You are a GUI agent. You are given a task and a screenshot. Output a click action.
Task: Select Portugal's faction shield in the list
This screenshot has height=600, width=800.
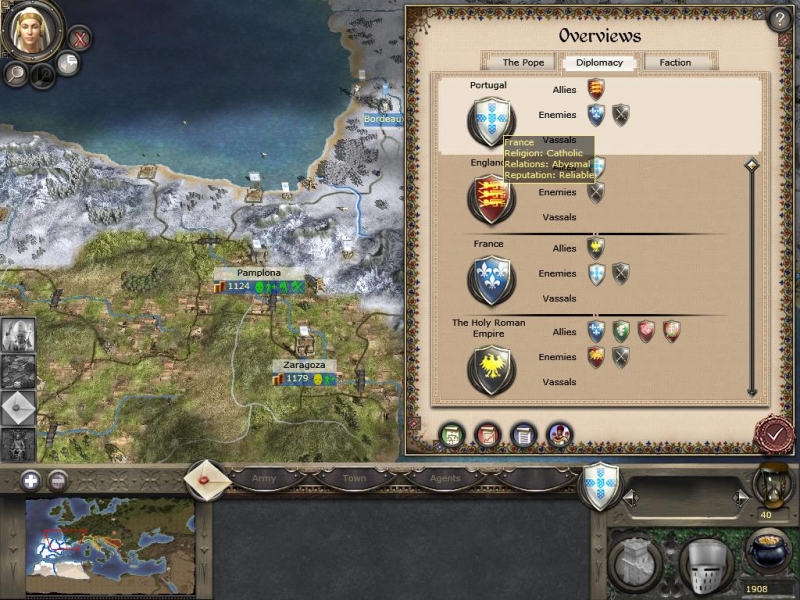(490, 120)
